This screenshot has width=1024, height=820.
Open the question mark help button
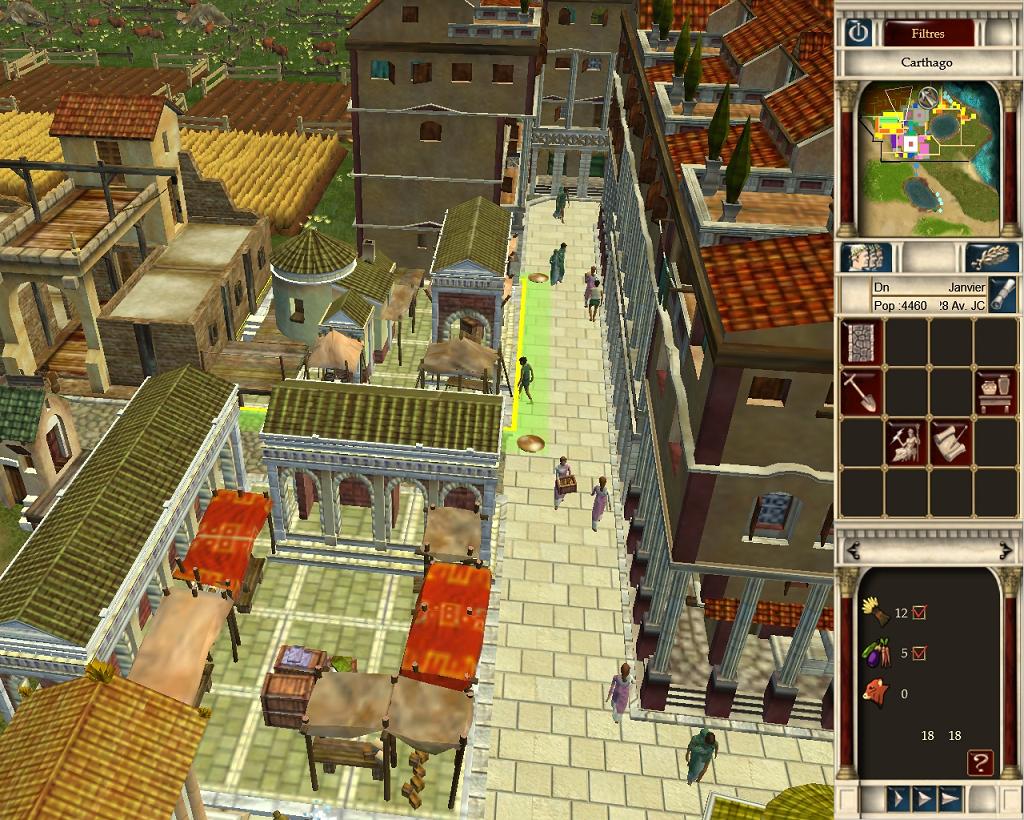(980, 764)
